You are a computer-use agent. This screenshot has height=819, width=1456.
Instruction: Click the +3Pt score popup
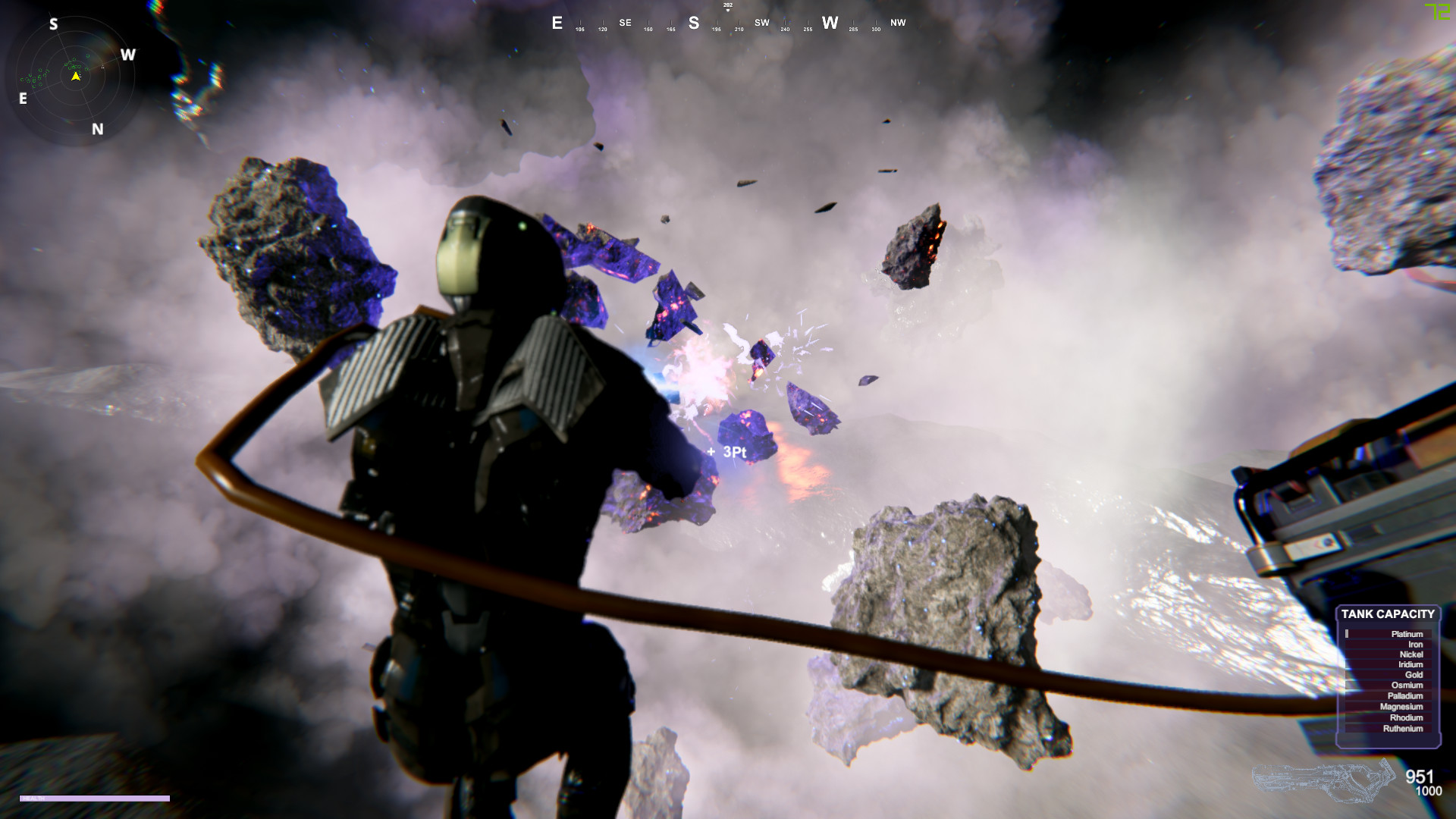726,451
